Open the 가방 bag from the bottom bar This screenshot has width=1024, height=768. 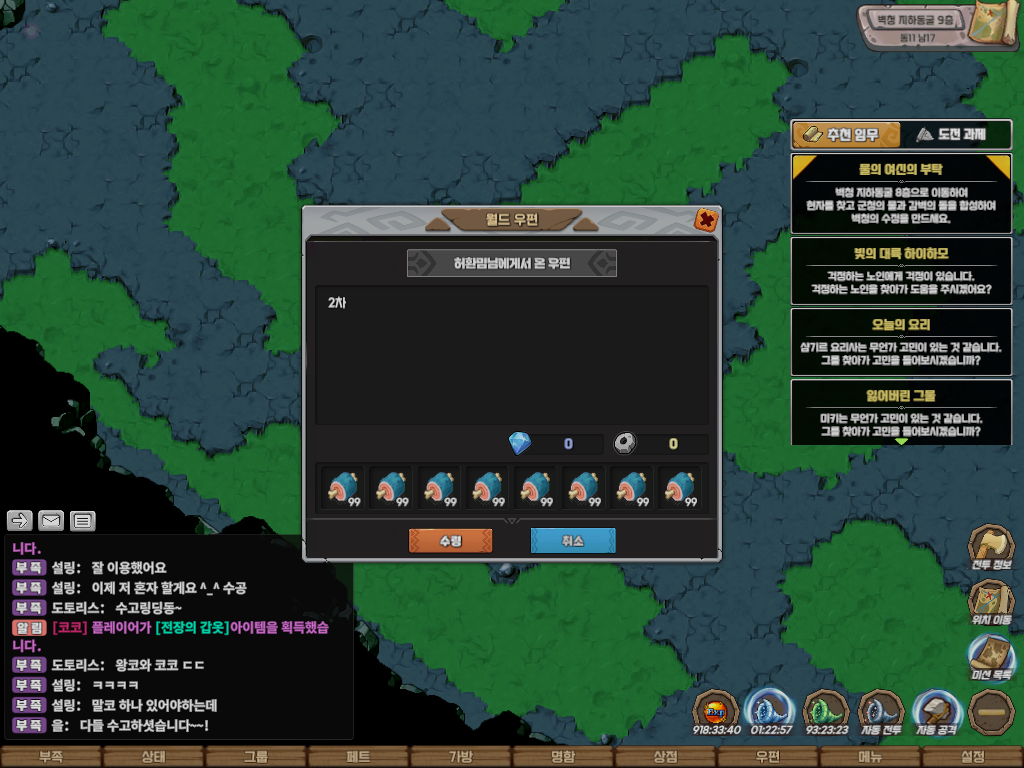tap(460, 757)
